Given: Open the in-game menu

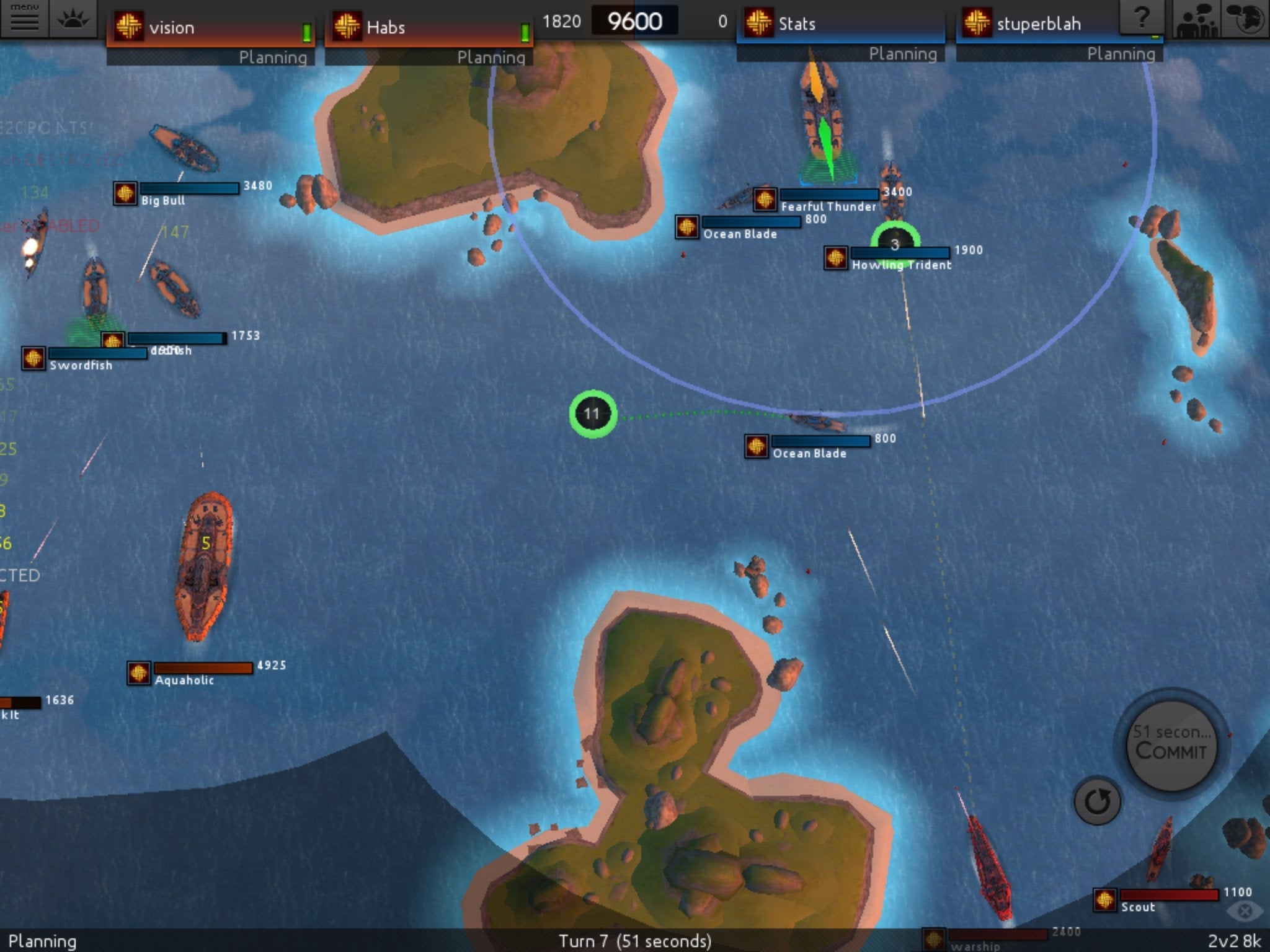Looking at the screenshot, I should tap(26, 19).
